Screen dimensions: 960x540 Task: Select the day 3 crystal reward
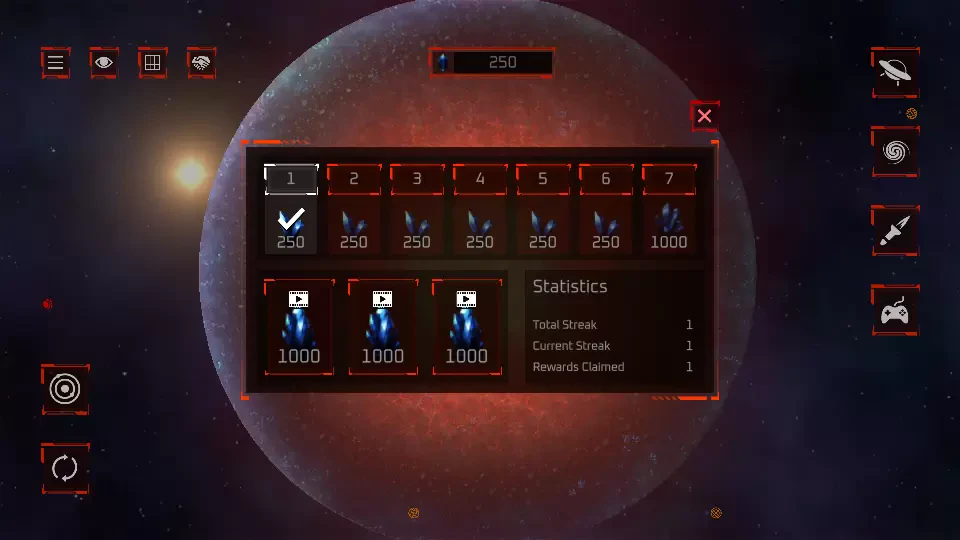pyautogui.click(x=417, y=210)
